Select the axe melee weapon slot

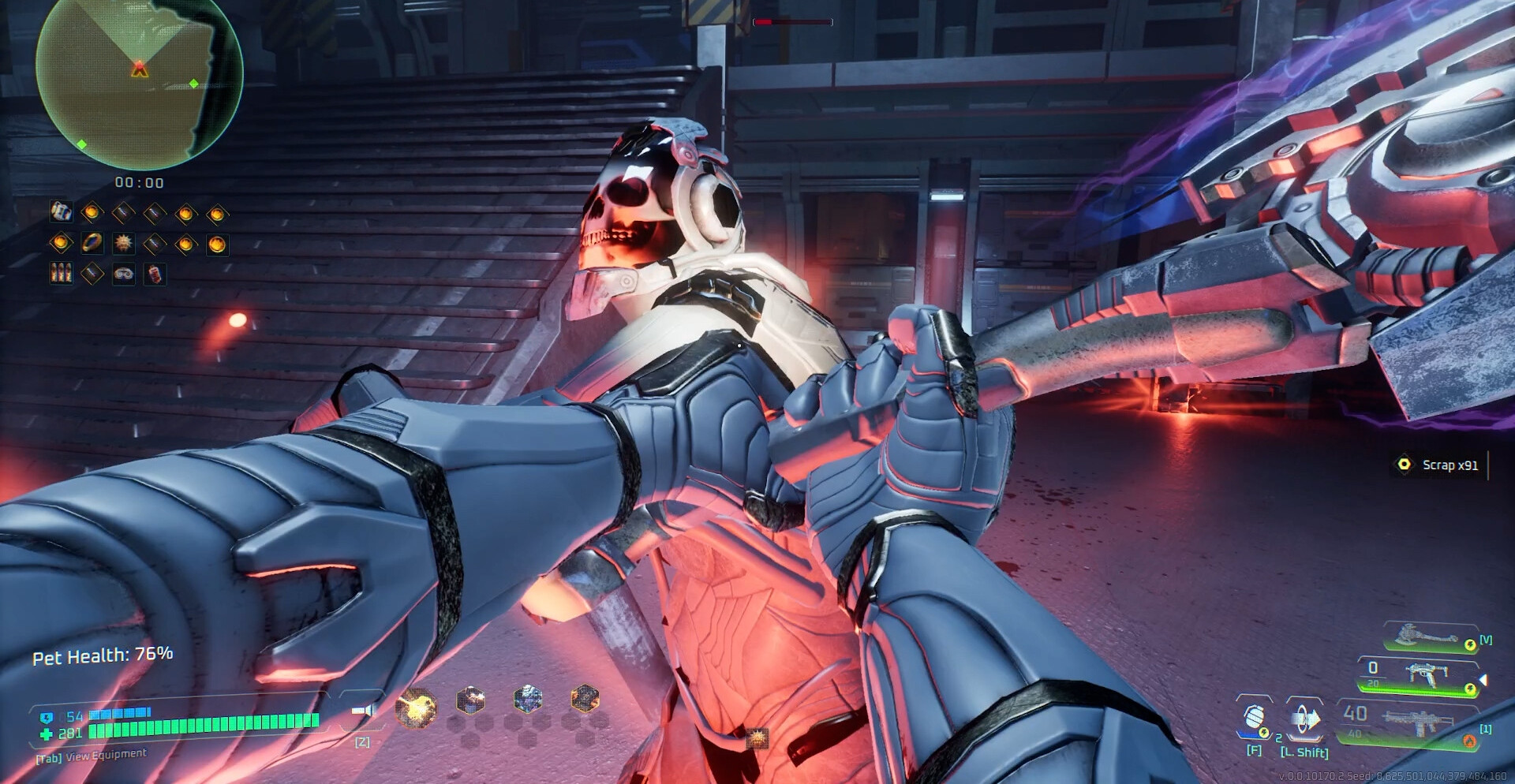pyautogui.click(x=1430, y=637)
